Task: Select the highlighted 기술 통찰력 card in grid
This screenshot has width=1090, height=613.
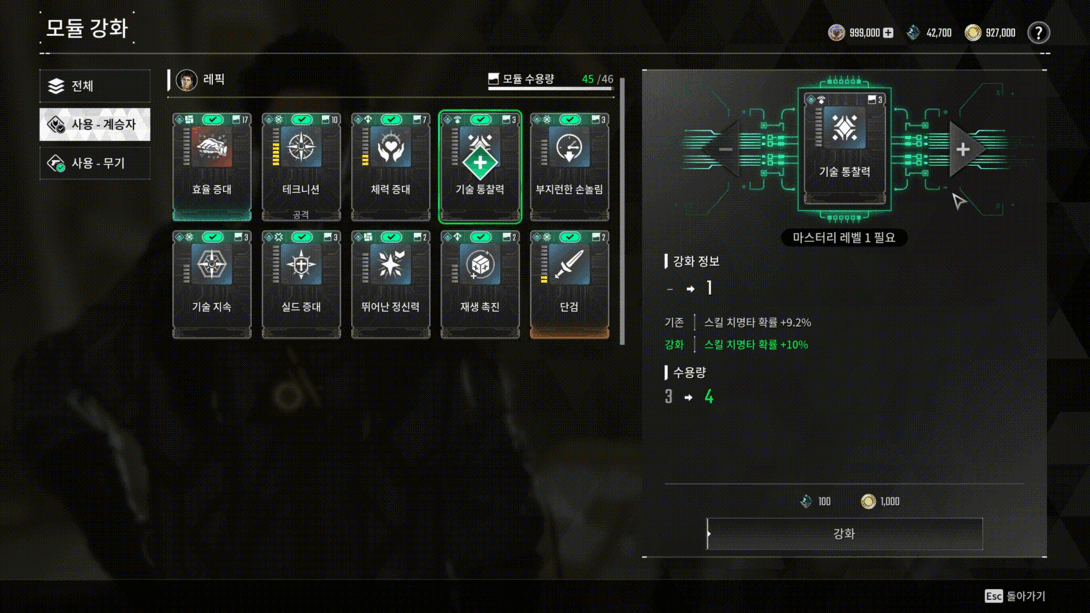Action: click(480, 166)
